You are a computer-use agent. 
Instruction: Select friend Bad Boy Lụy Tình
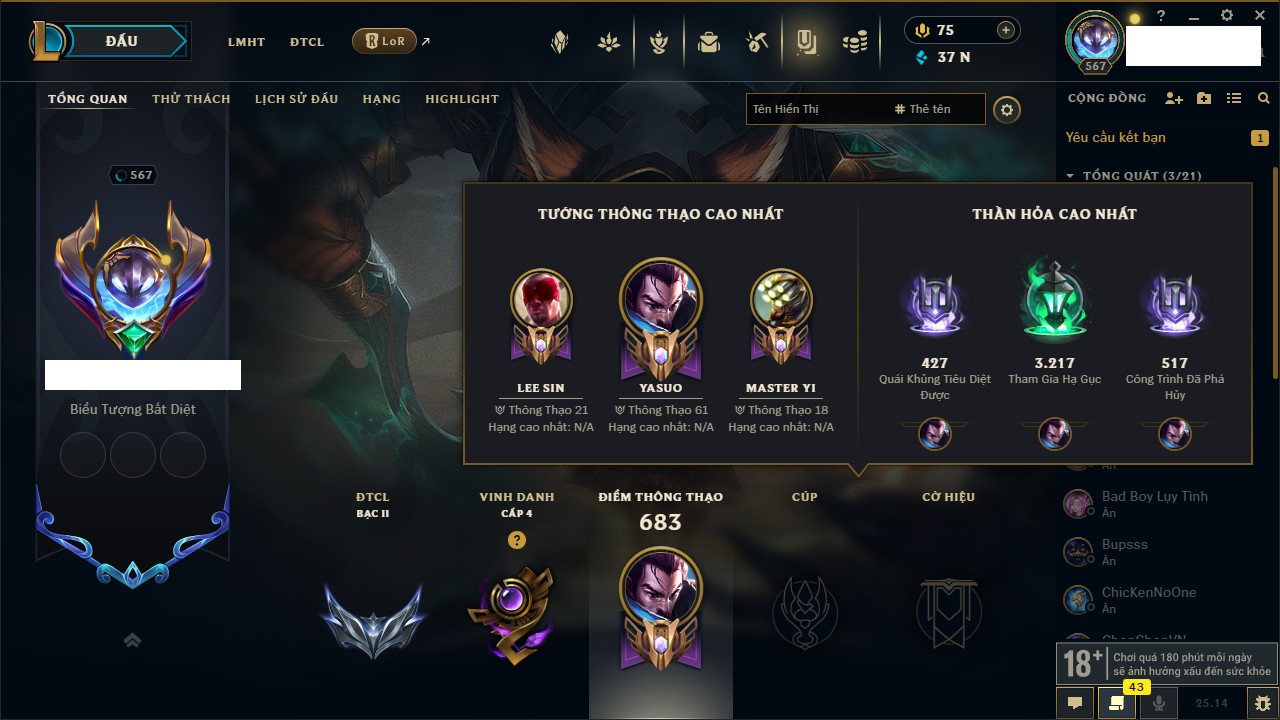1154,496
